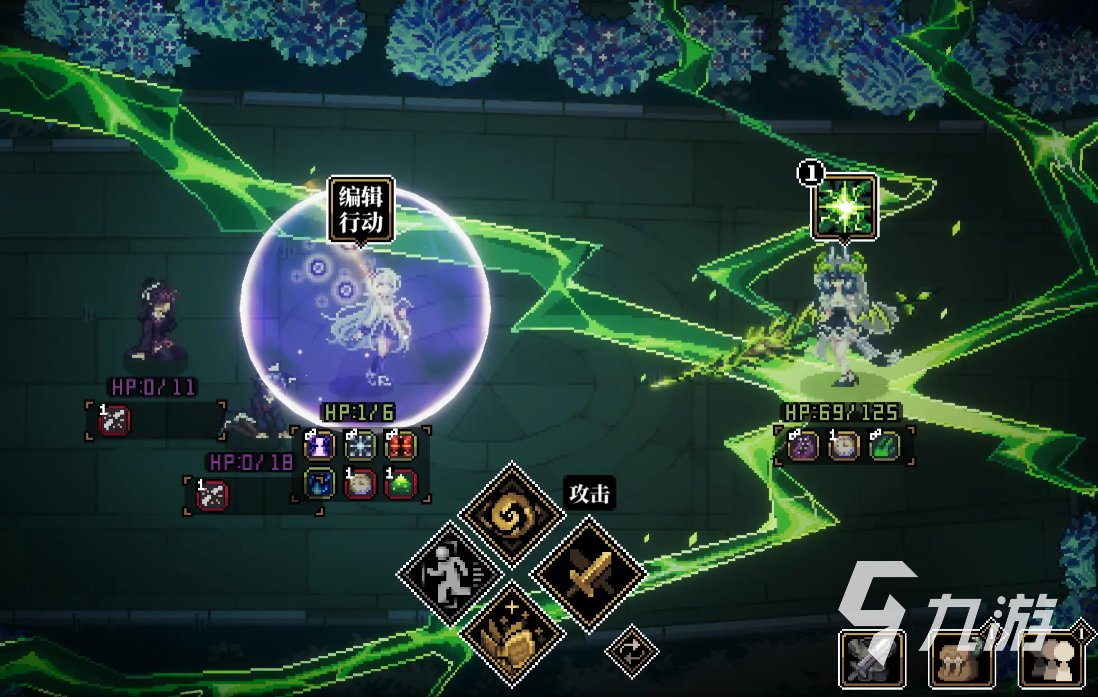The height and width of the screenshot is (697, 1098).
Task: Inspect the enemy's green burst intent icon
Action: pos(844,207)
